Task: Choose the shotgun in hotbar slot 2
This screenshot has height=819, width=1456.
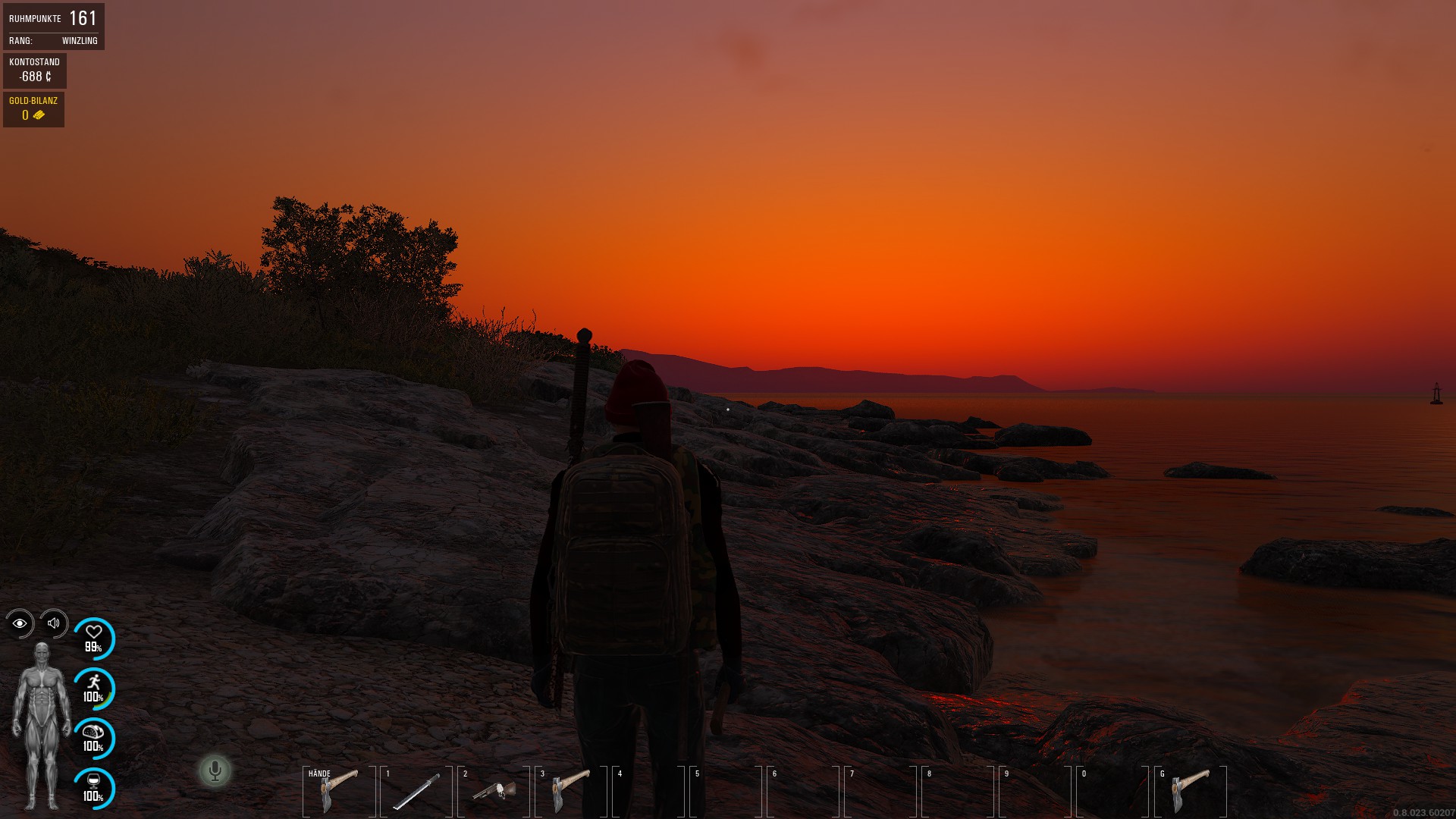Action: (494, 791)
